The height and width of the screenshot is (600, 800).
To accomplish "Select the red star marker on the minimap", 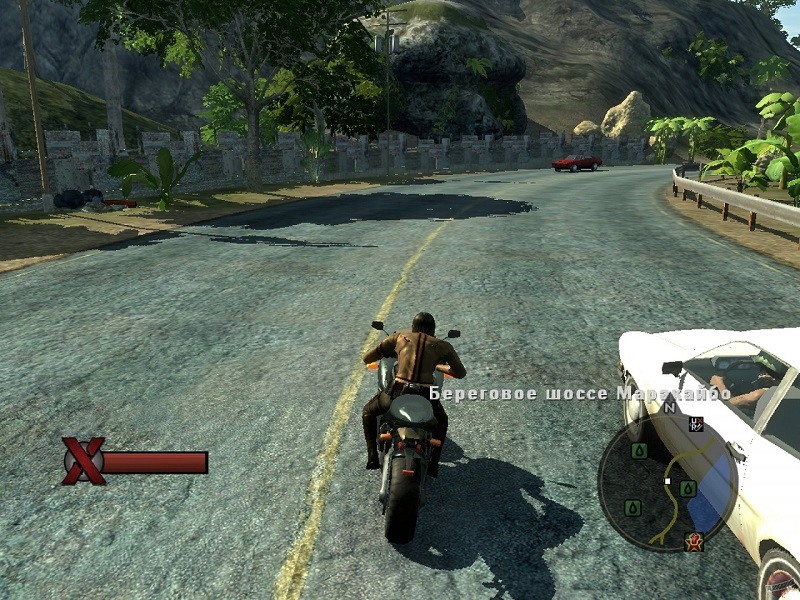I will [693, 542].
